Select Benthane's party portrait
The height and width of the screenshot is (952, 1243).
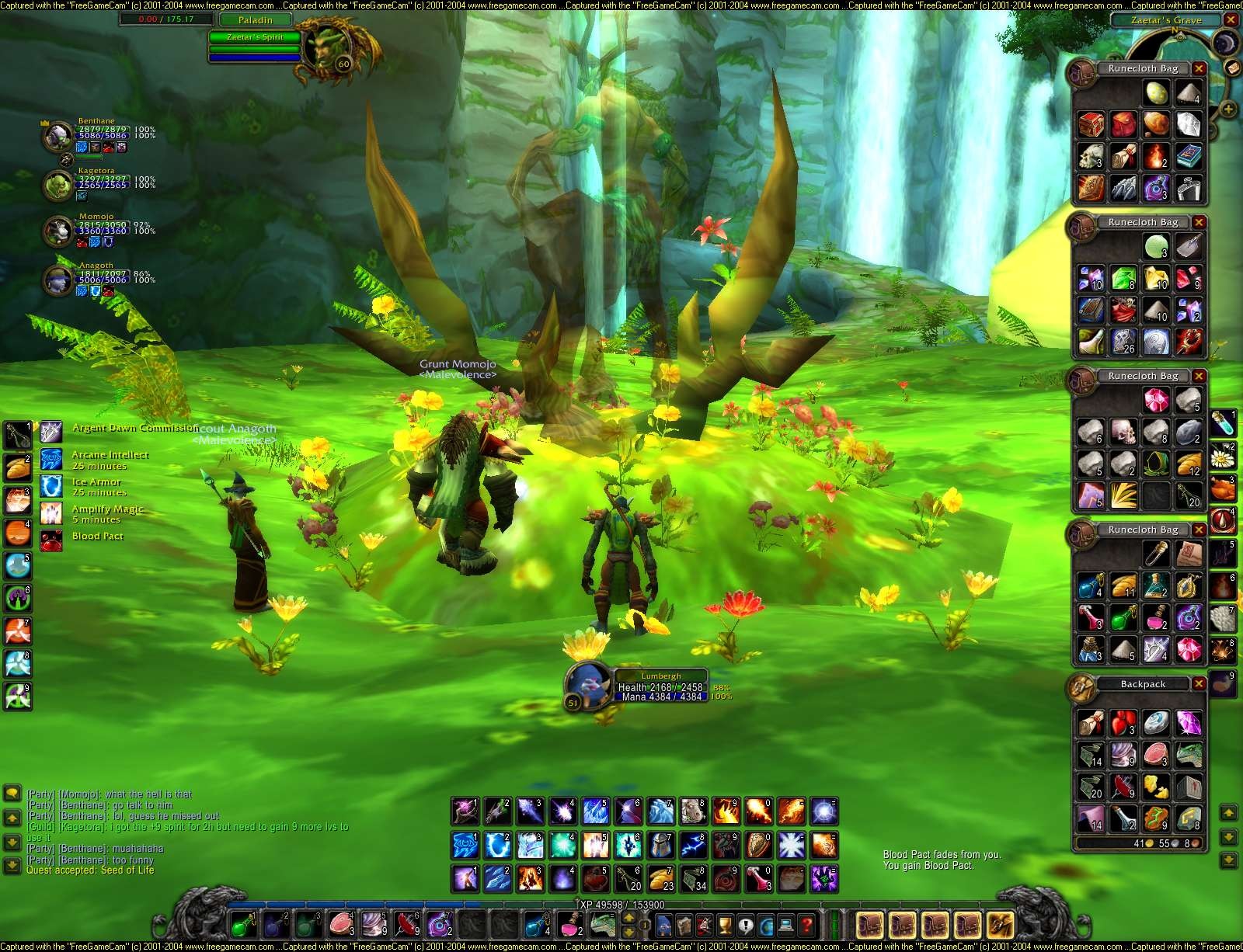click(x=56, y=137)
